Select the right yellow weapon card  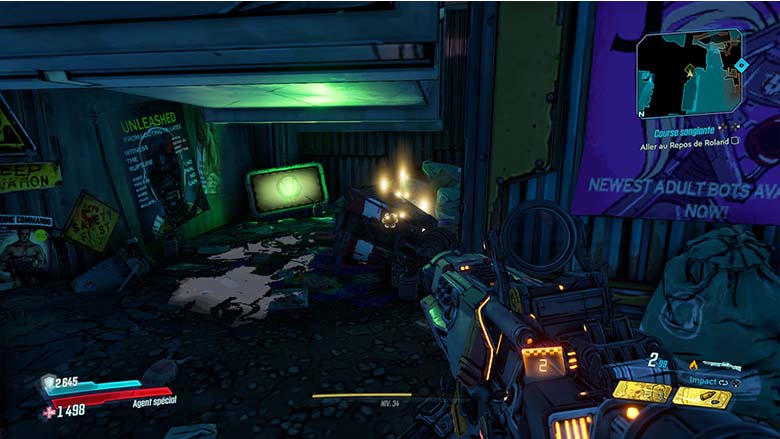click(x=701, y=396)
